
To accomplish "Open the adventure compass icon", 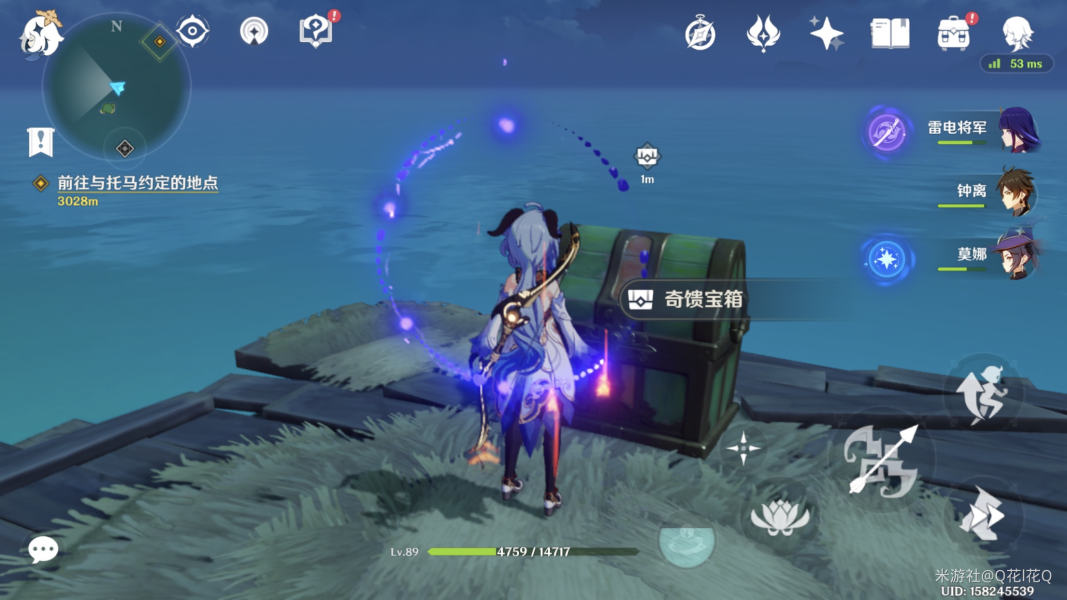I will (x=700, y=33).
